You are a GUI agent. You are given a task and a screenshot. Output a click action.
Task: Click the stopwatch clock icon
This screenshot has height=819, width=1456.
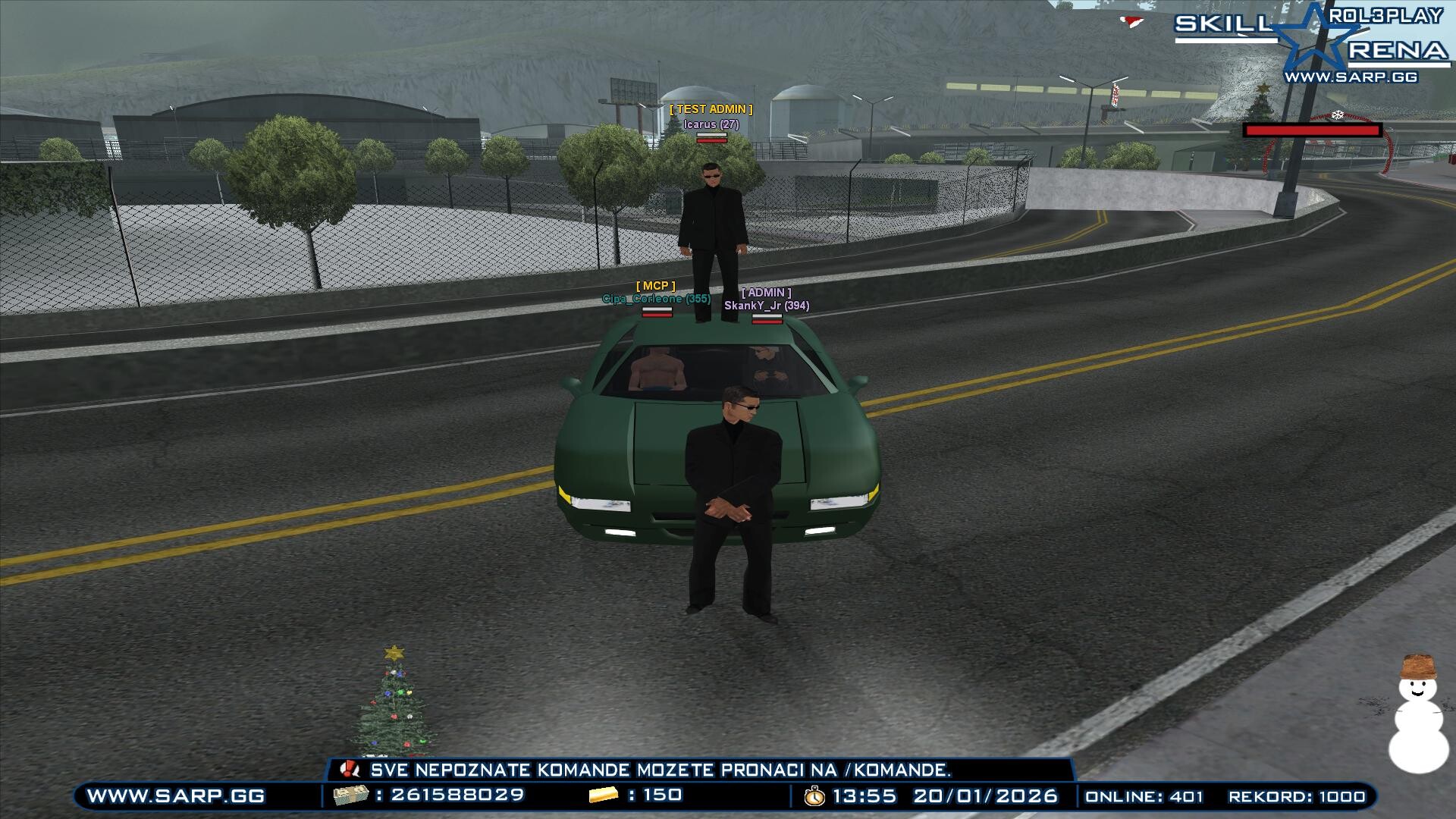click(x=814, y=796)
